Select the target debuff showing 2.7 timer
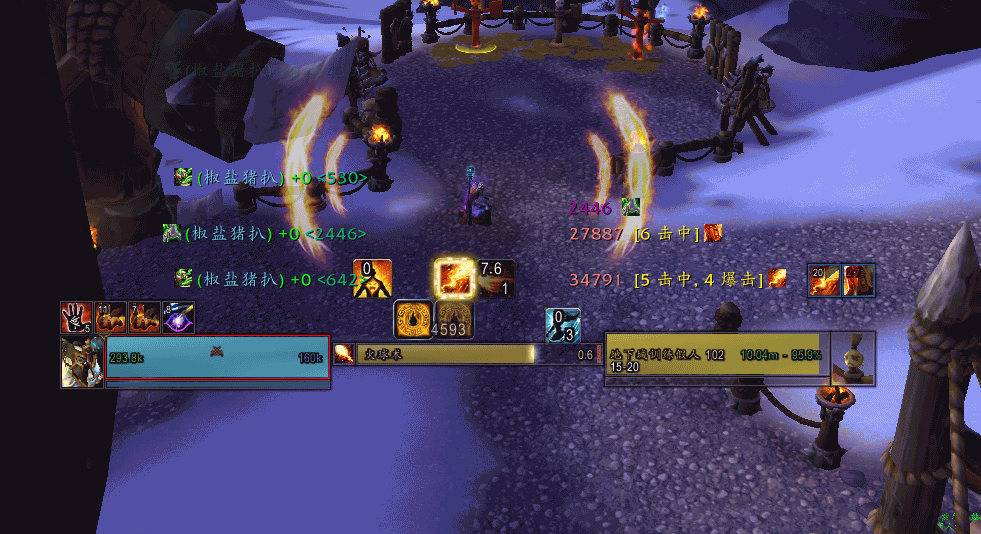 [859, 280]
